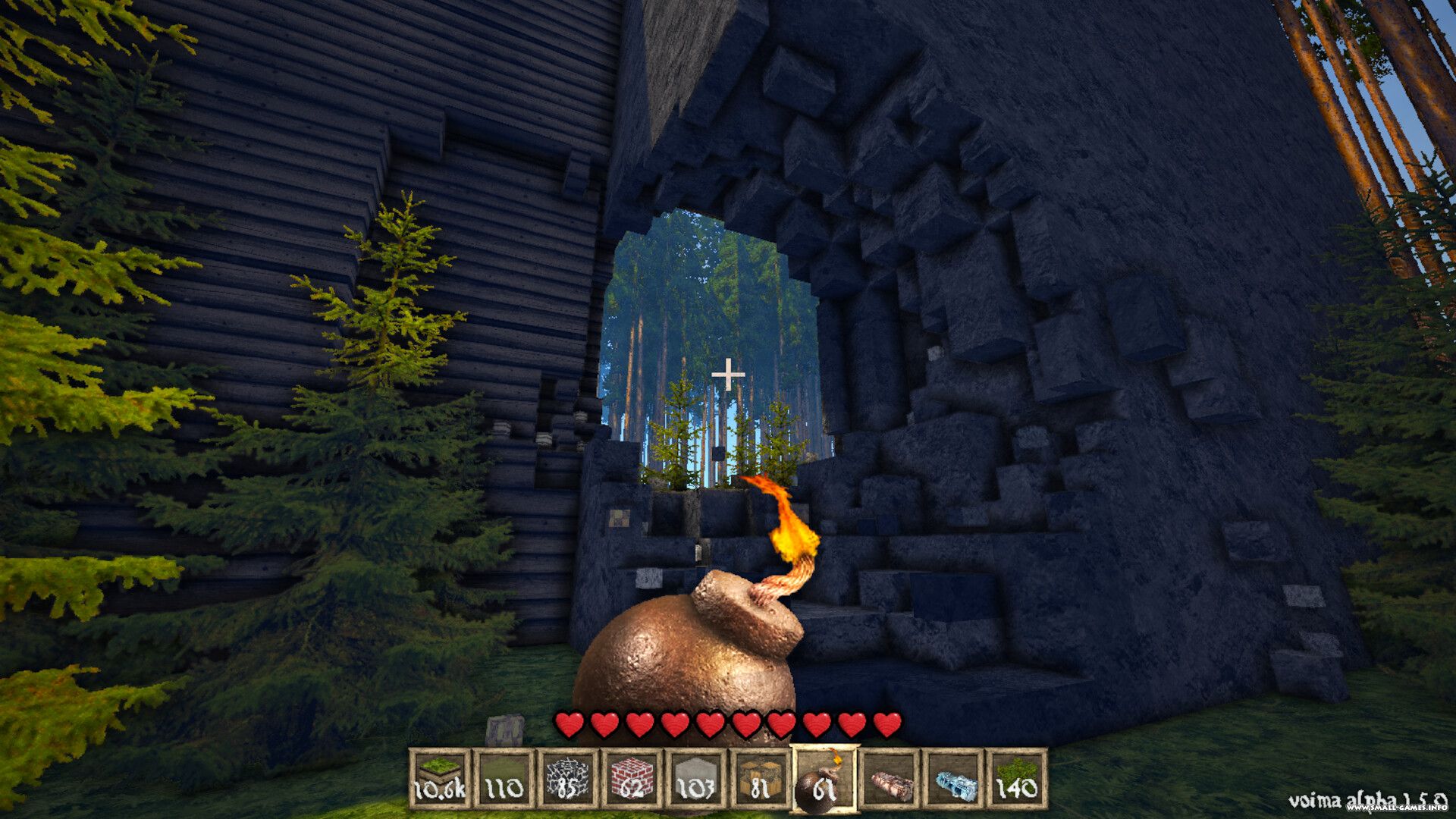Screen dimensions: 1456x819
Task: Select the red brick block slot
Action: pyautogui.click(x=631, y=779)
